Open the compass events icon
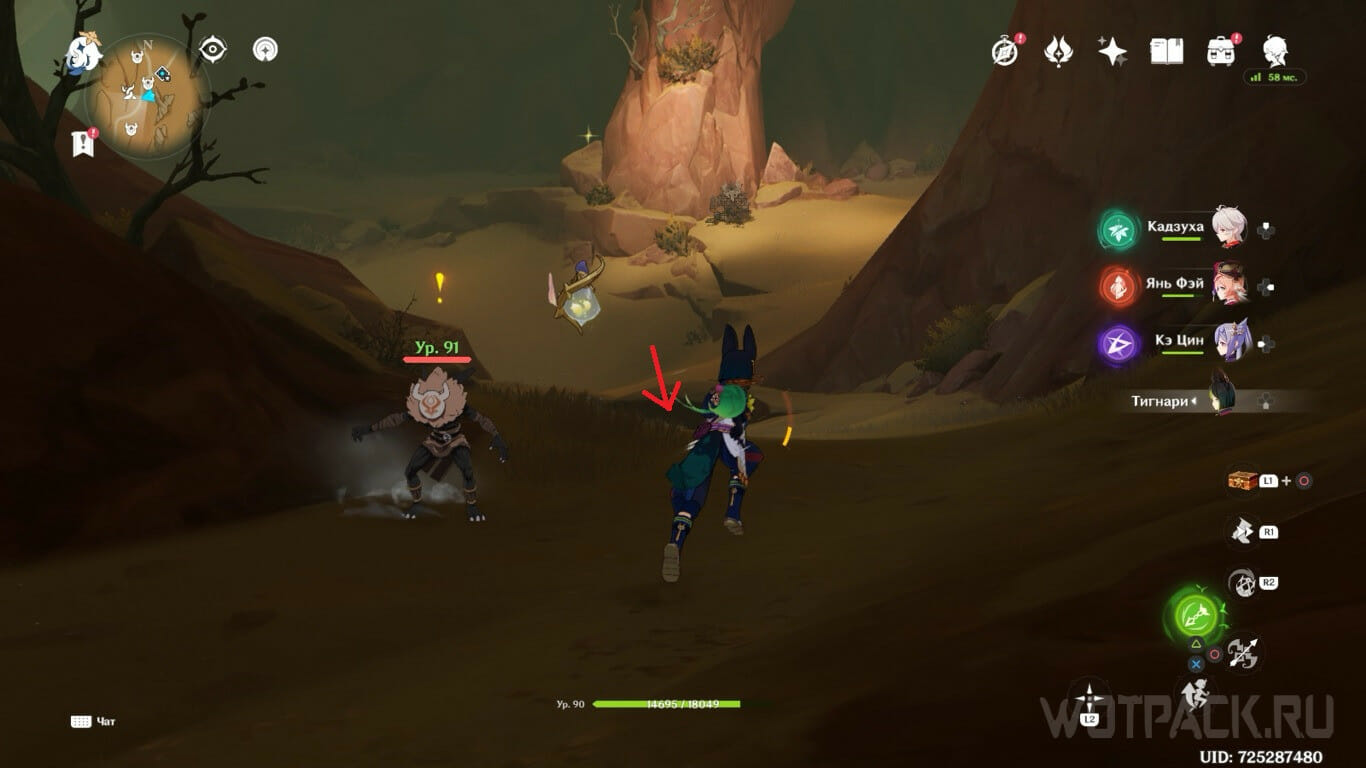Screen dimensions: 1366x768 (1005, 50)
